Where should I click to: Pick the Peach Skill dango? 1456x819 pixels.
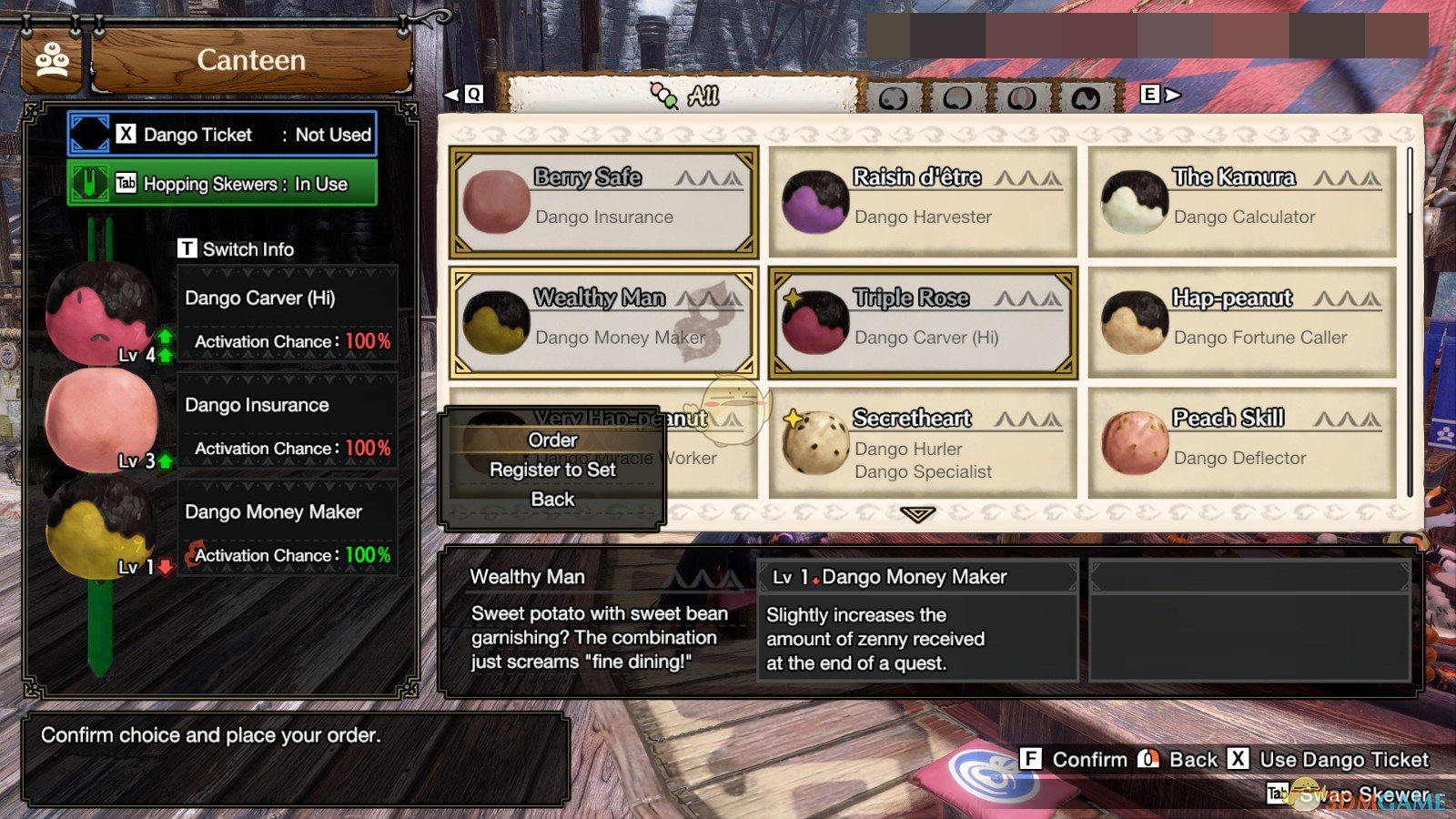(1242, 443)
